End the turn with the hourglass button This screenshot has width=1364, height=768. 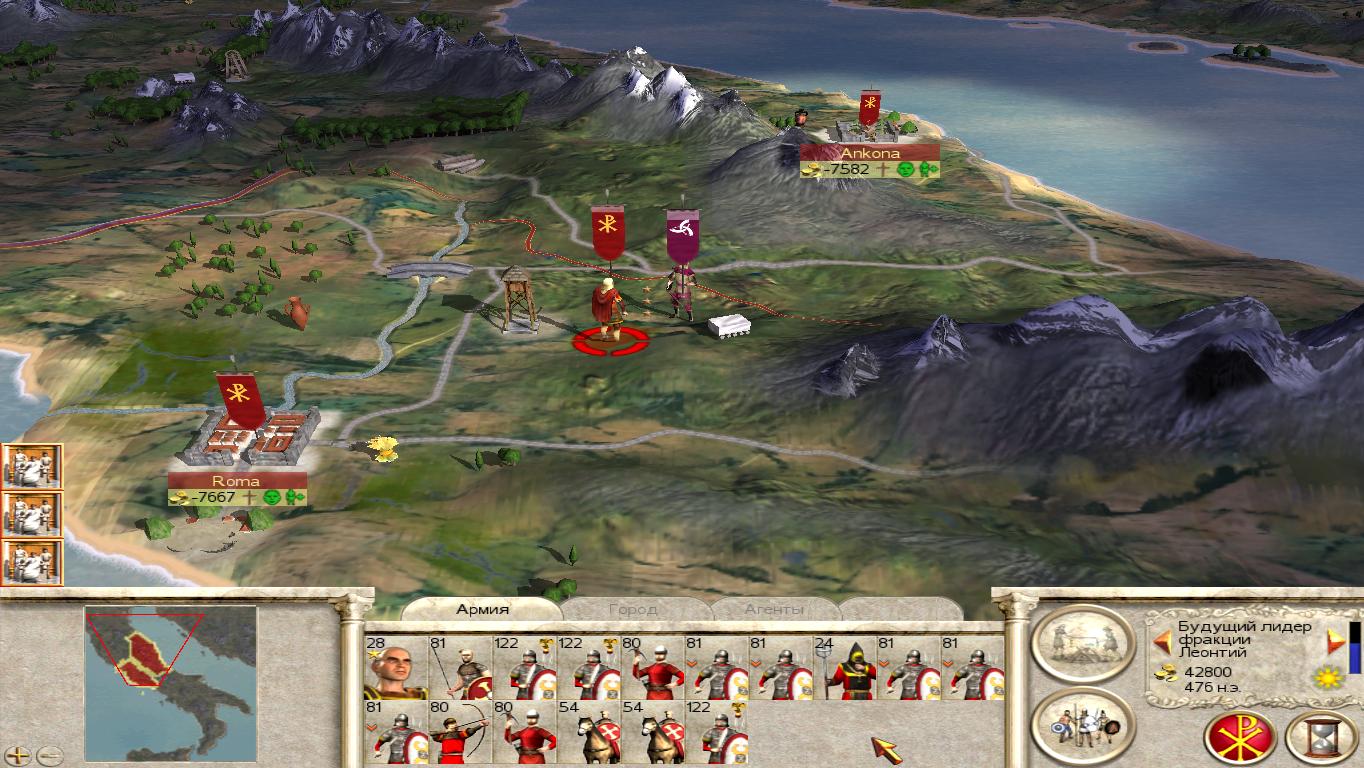[x=1320, y=737]
